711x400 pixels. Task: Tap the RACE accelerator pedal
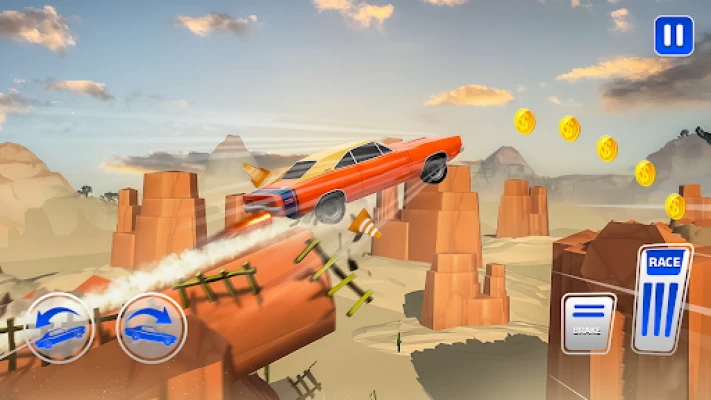tap(662, 298)
